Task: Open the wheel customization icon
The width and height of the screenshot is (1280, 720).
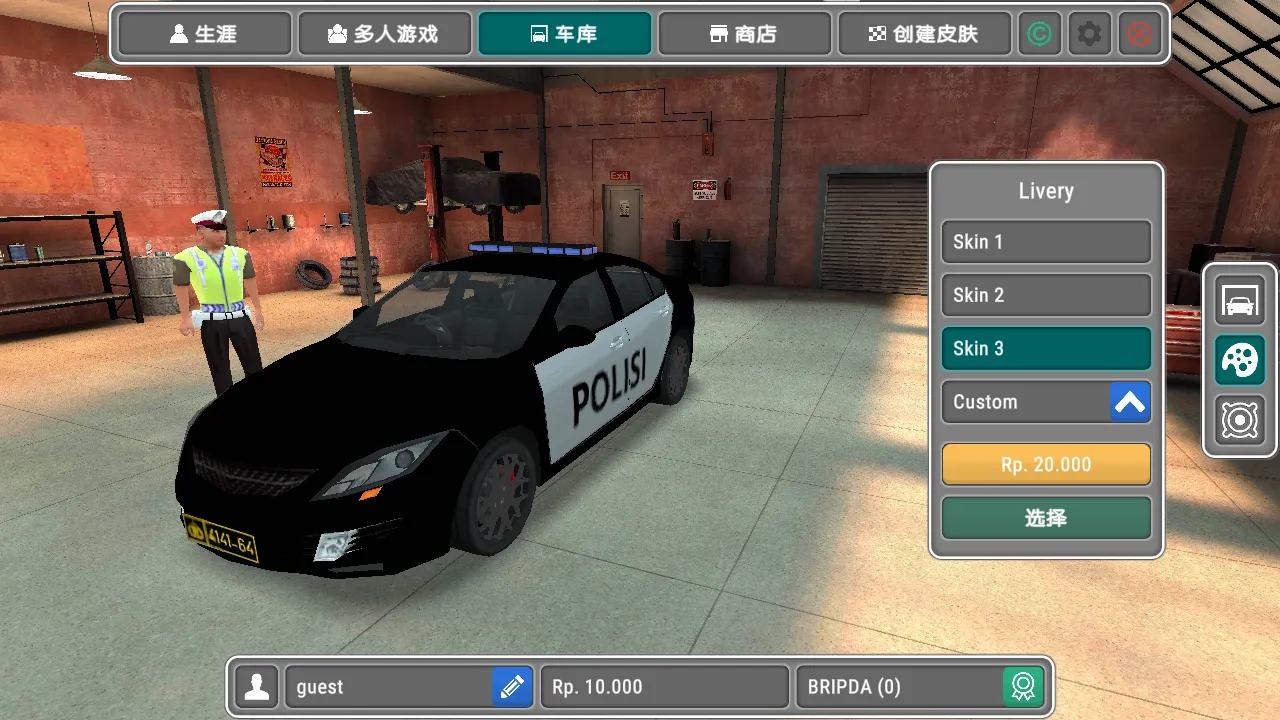Action: tap(1238, 420)
